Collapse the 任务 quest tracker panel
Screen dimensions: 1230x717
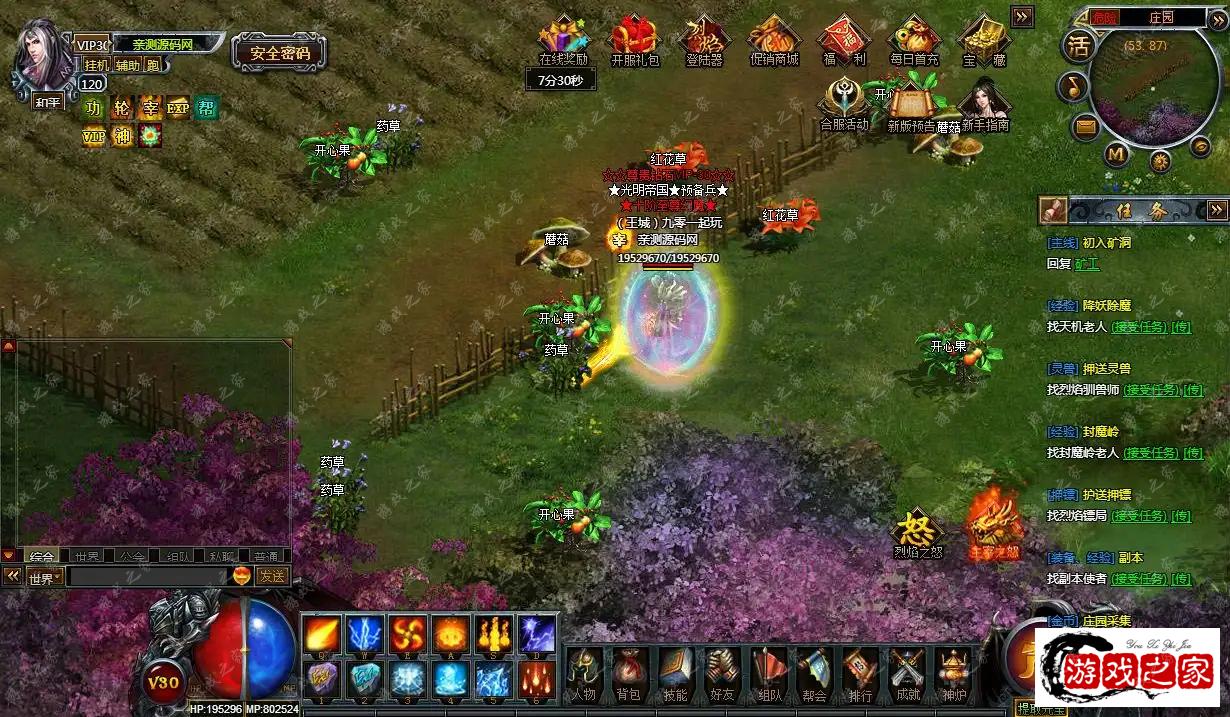(1216, 210)
